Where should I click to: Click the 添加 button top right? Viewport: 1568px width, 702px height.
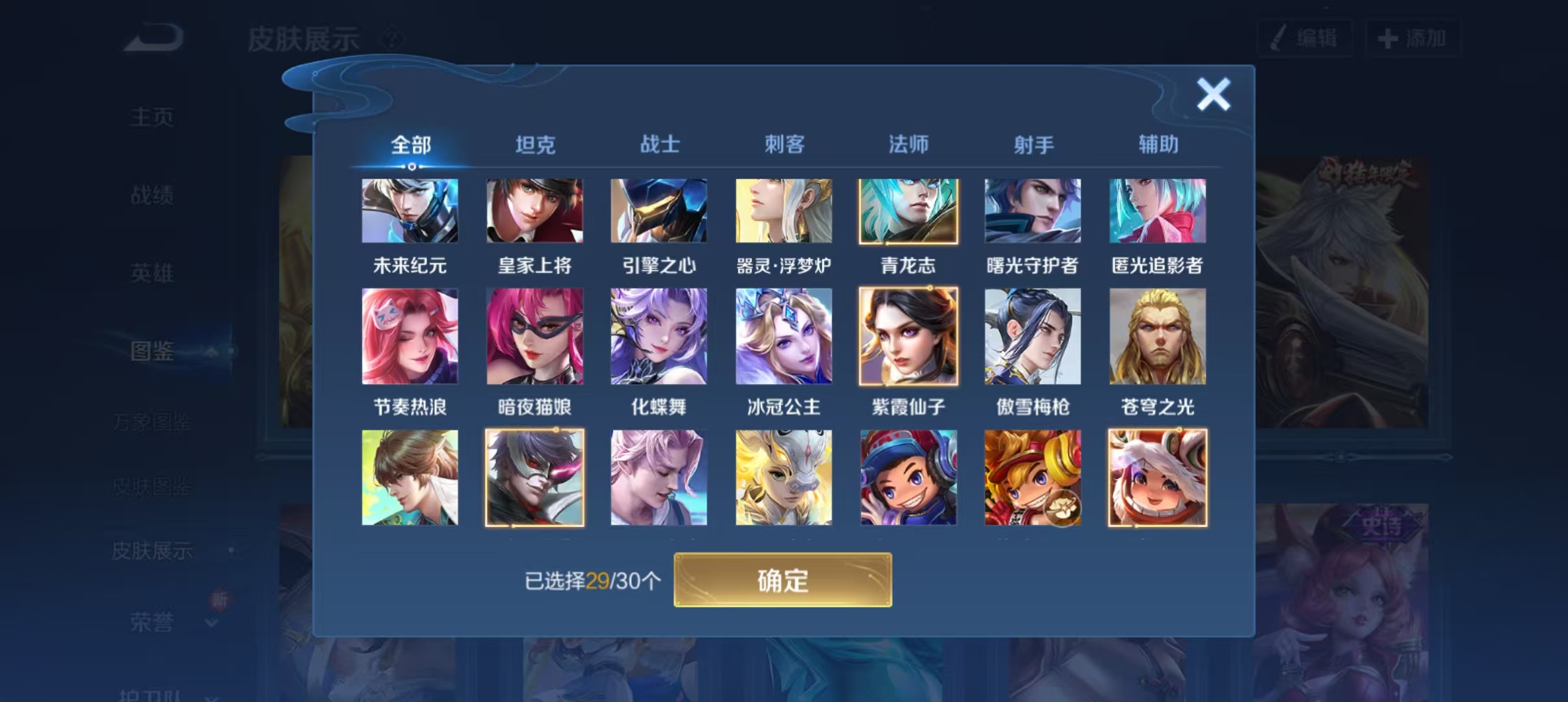(1415, 38)
